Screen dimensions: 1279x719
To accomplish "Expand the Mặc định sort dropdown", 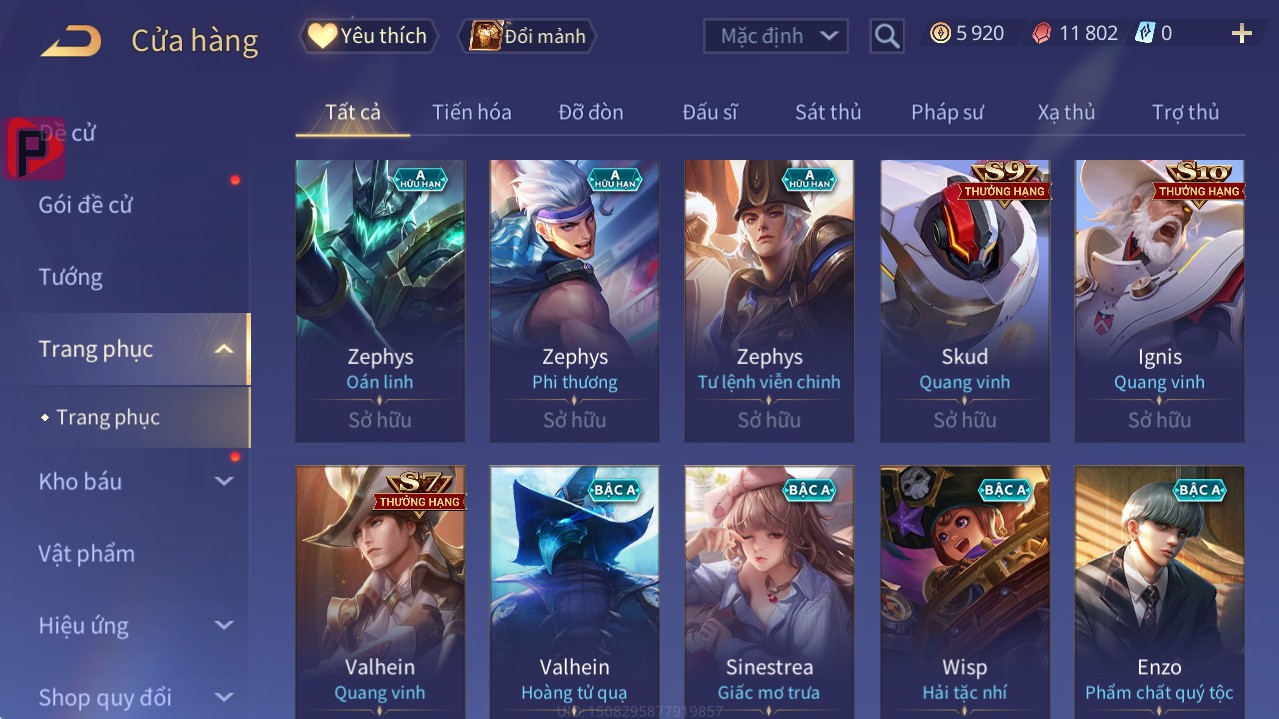I will 776,36.
